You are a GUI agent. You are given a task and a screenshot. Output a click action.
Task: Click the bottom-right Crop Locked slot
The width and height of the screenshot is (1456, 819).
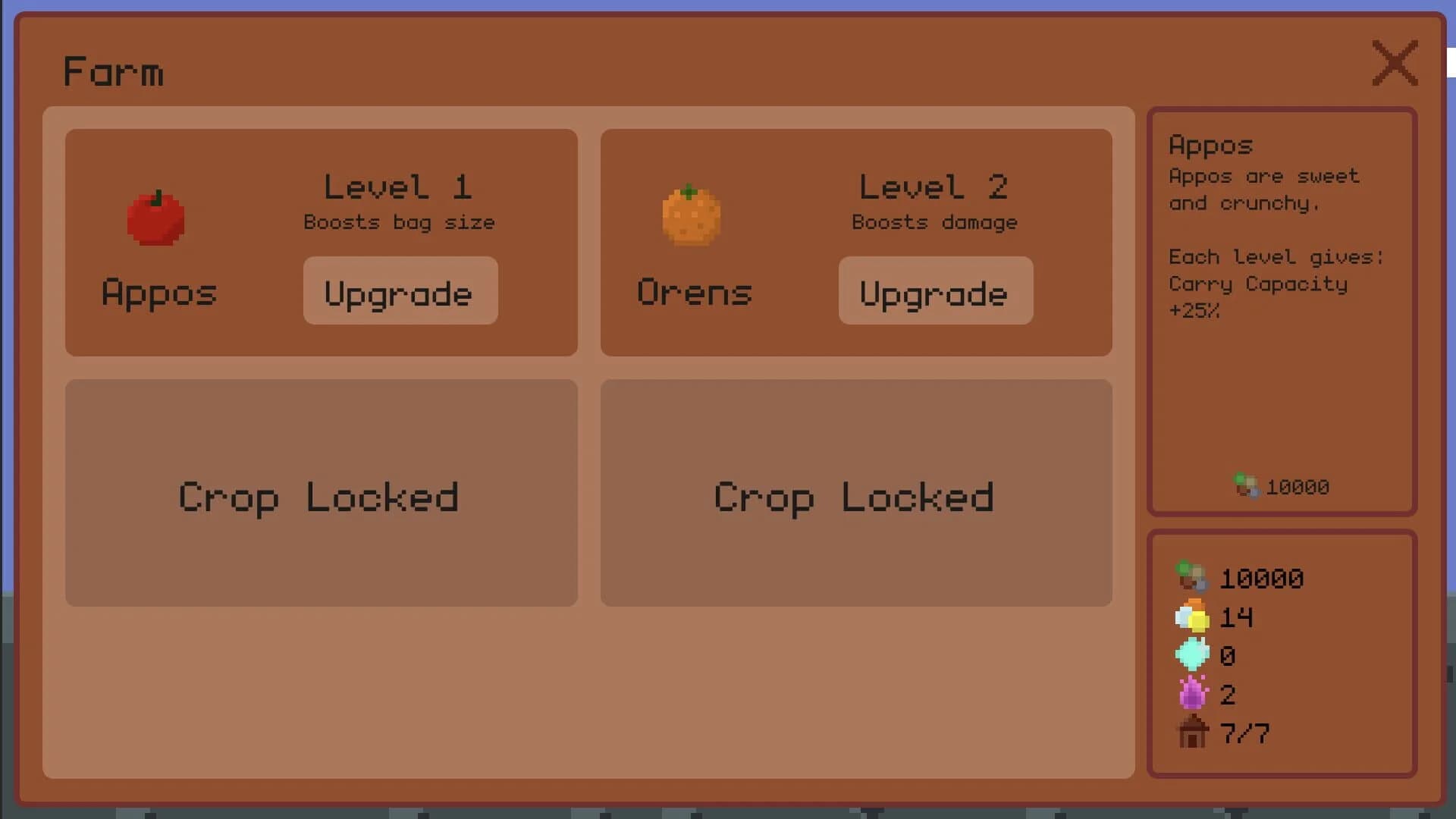[x=854, y=493]
